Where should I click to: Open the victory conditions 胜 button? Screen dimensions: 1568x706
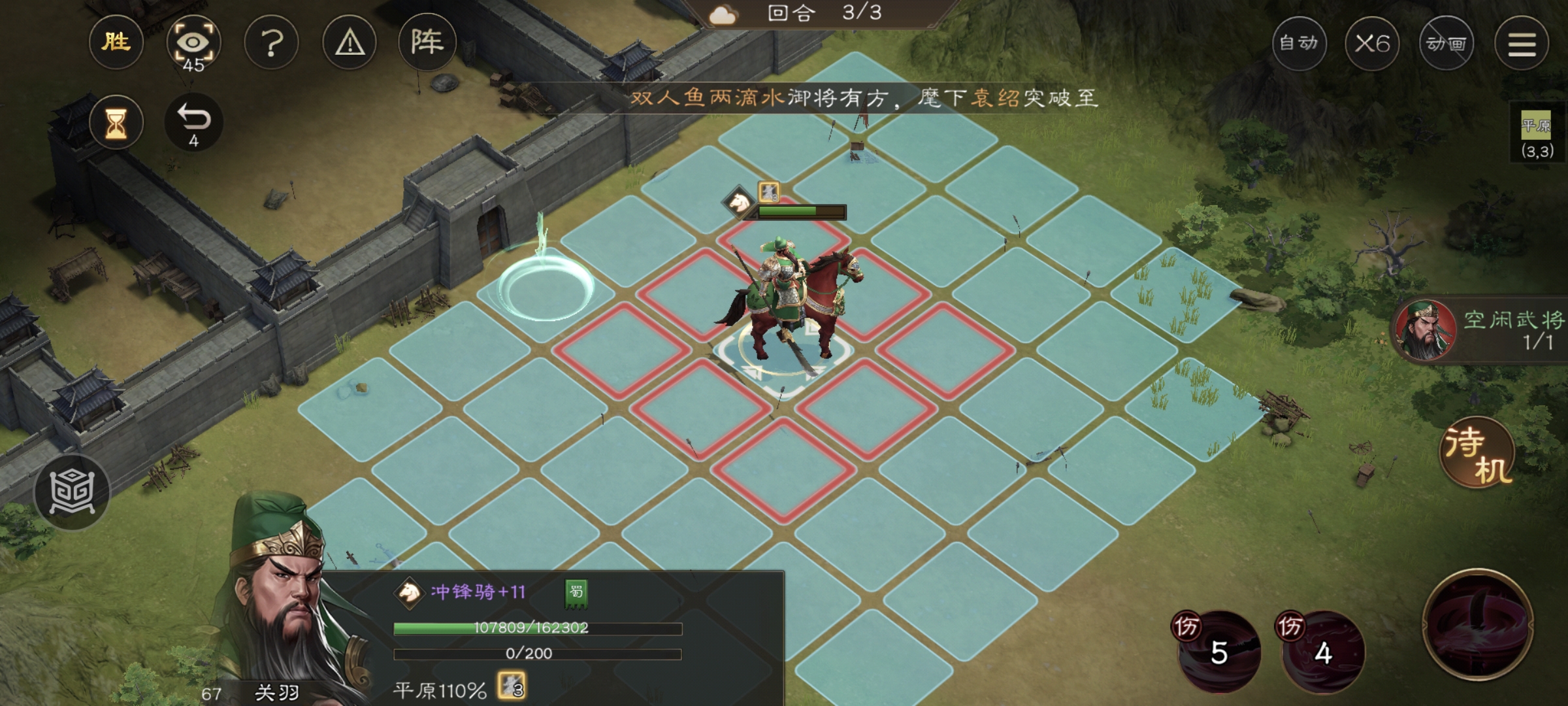point(116,43)
